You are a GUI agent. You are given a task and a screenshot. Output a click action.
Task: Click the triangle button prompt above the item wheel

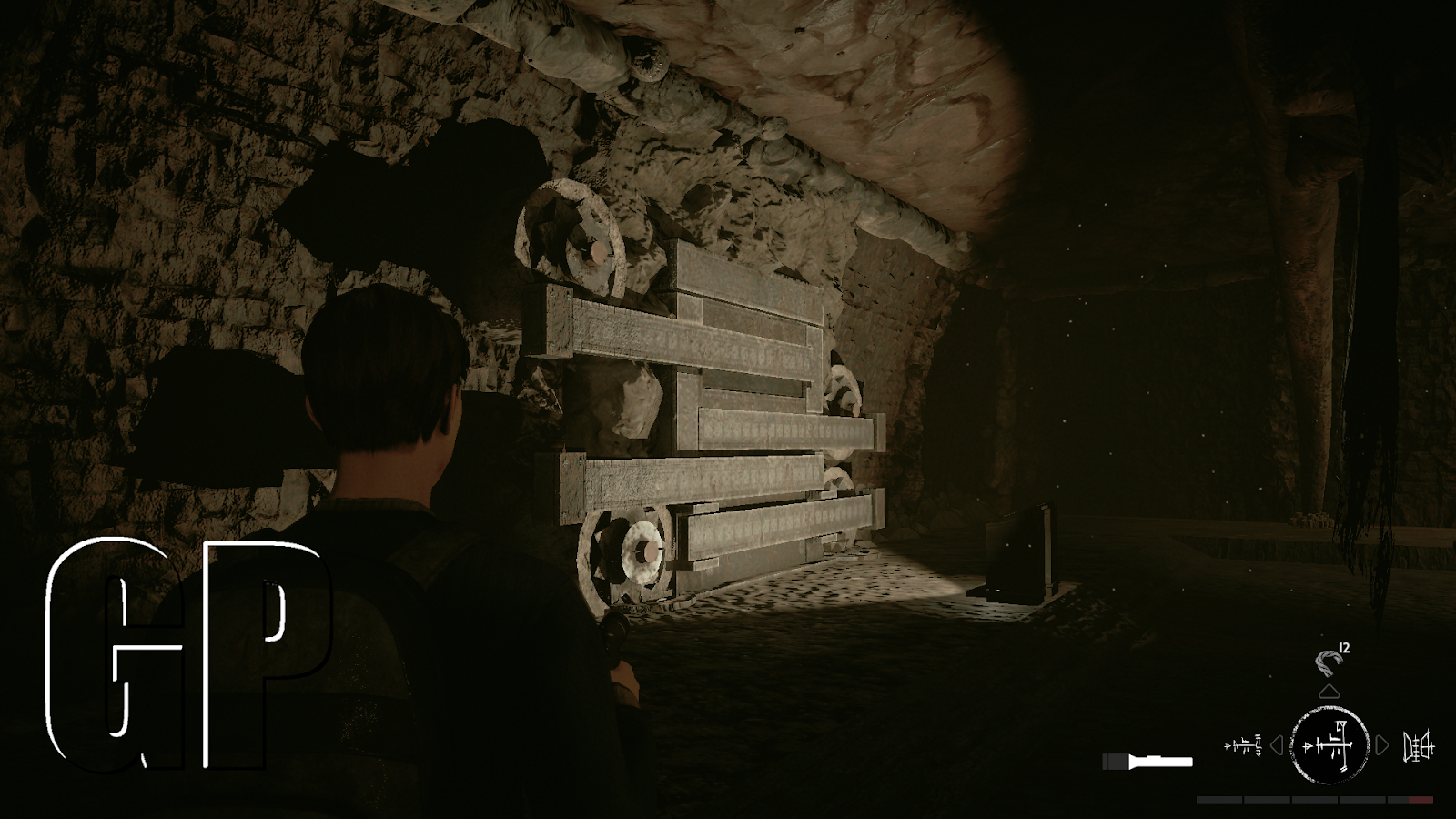click(1329, 692)
